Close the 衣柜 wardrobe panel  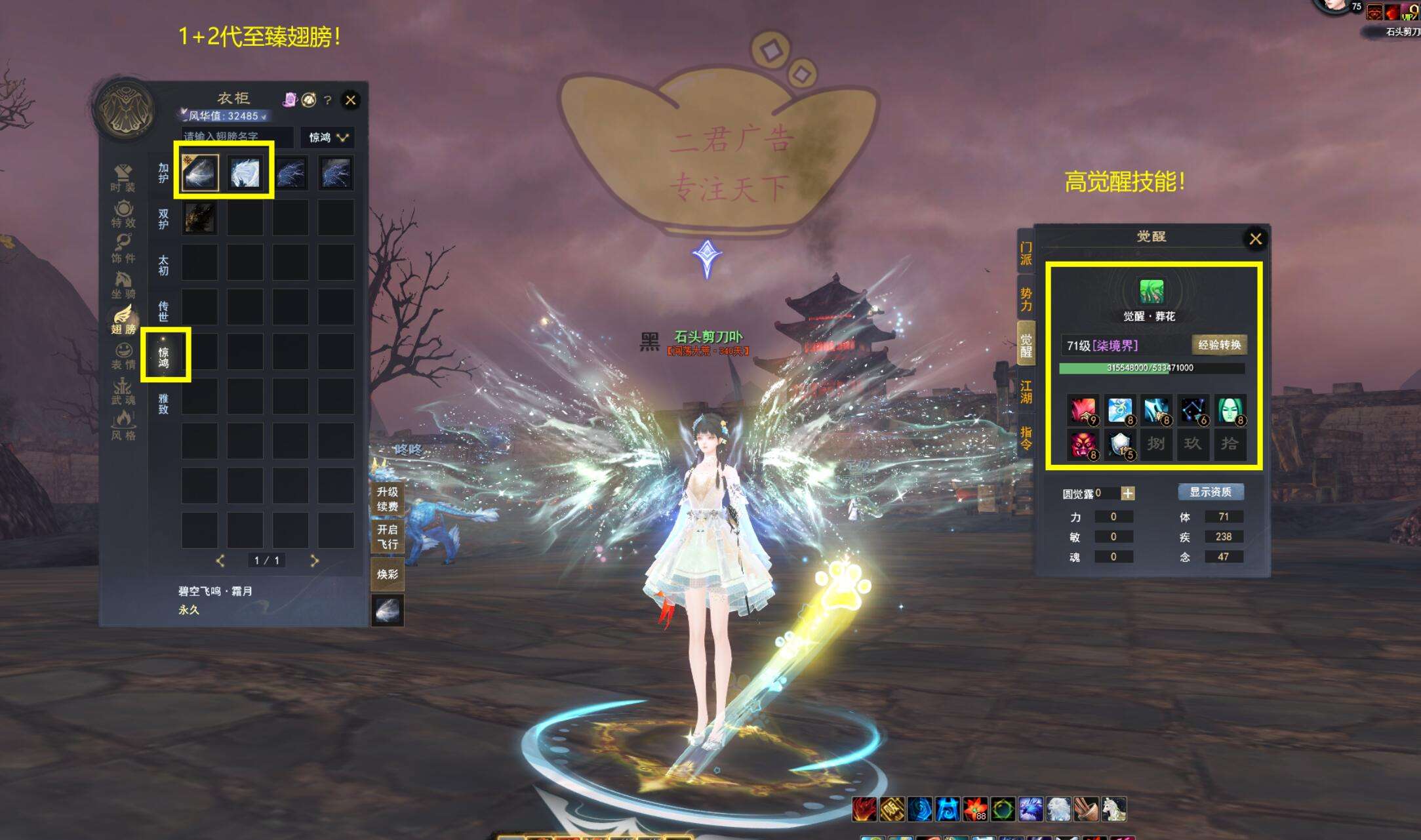pyautogui.click(x=350, y=100)
